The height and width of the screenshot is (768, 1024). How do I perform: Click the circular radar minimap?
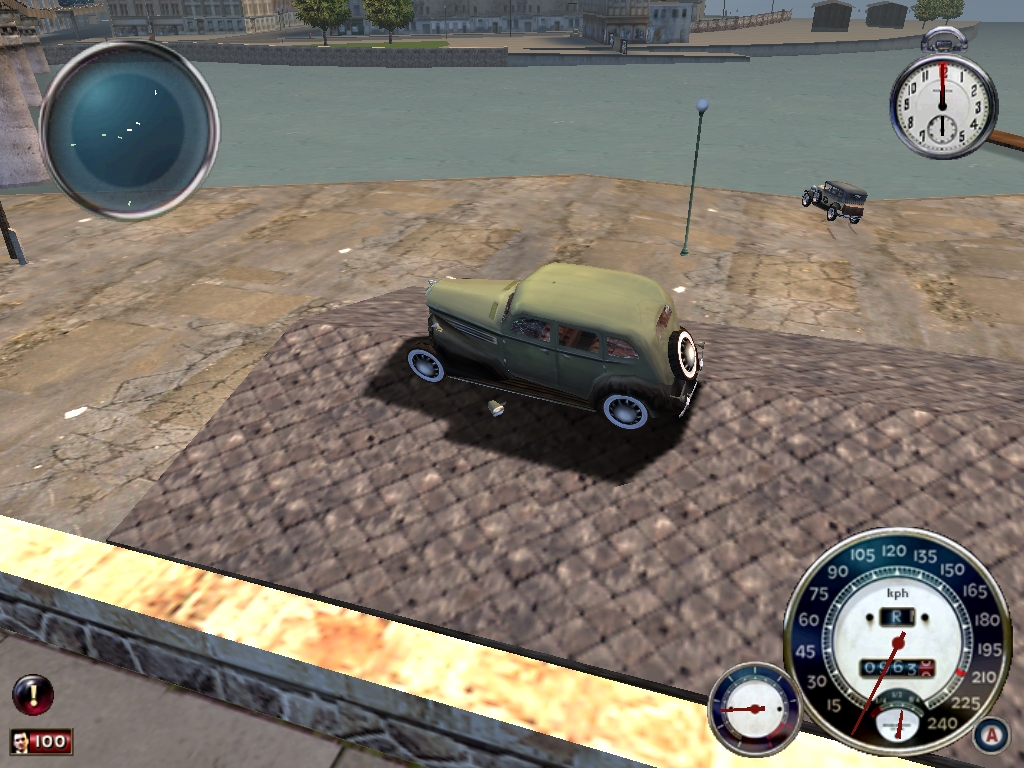[x=129, y=129]
